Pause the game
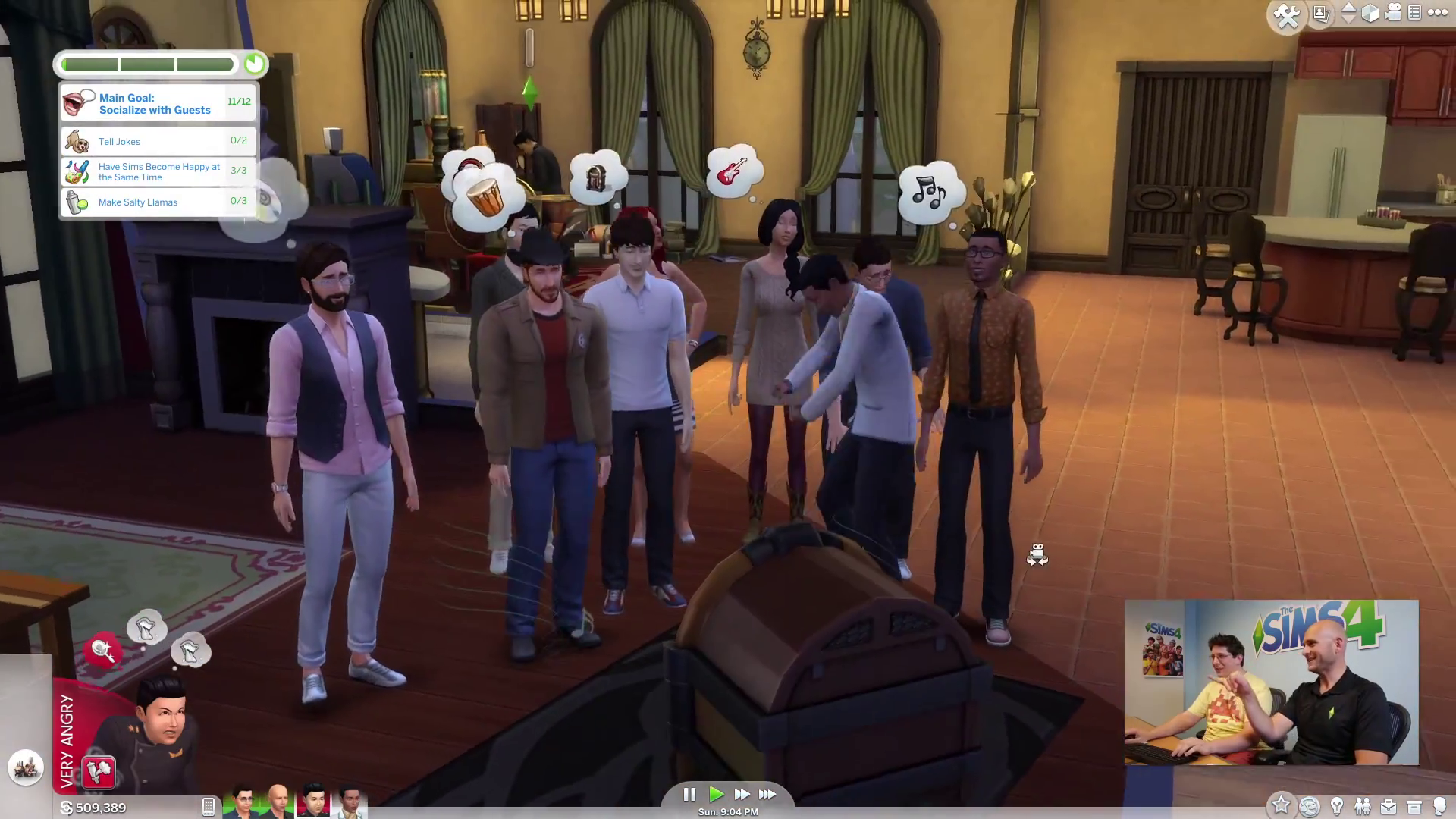 click(689, 794)
